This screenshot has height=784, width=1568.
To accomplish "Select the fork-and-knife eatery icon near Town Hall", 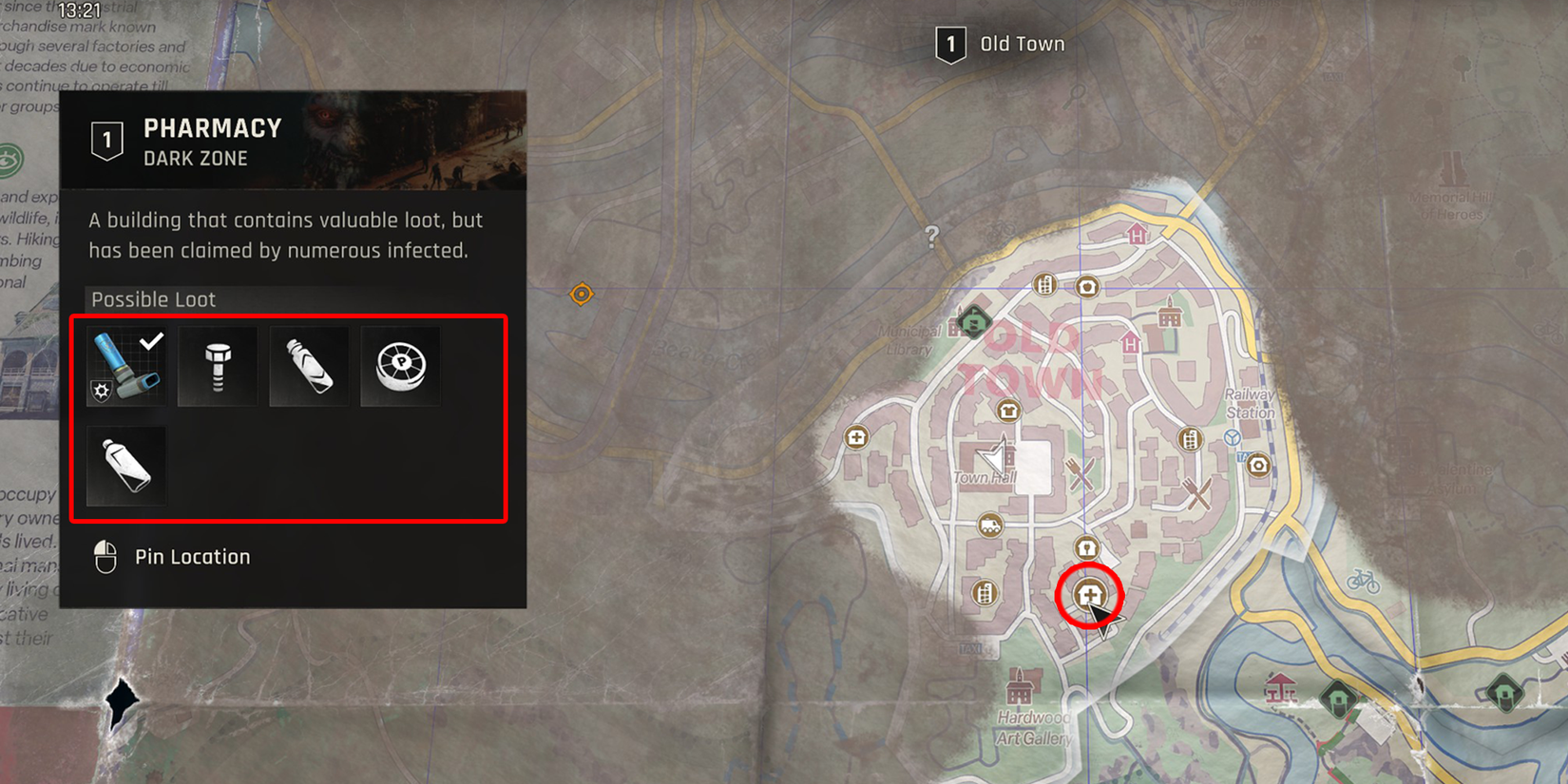I will click(x=1080, y=471).
